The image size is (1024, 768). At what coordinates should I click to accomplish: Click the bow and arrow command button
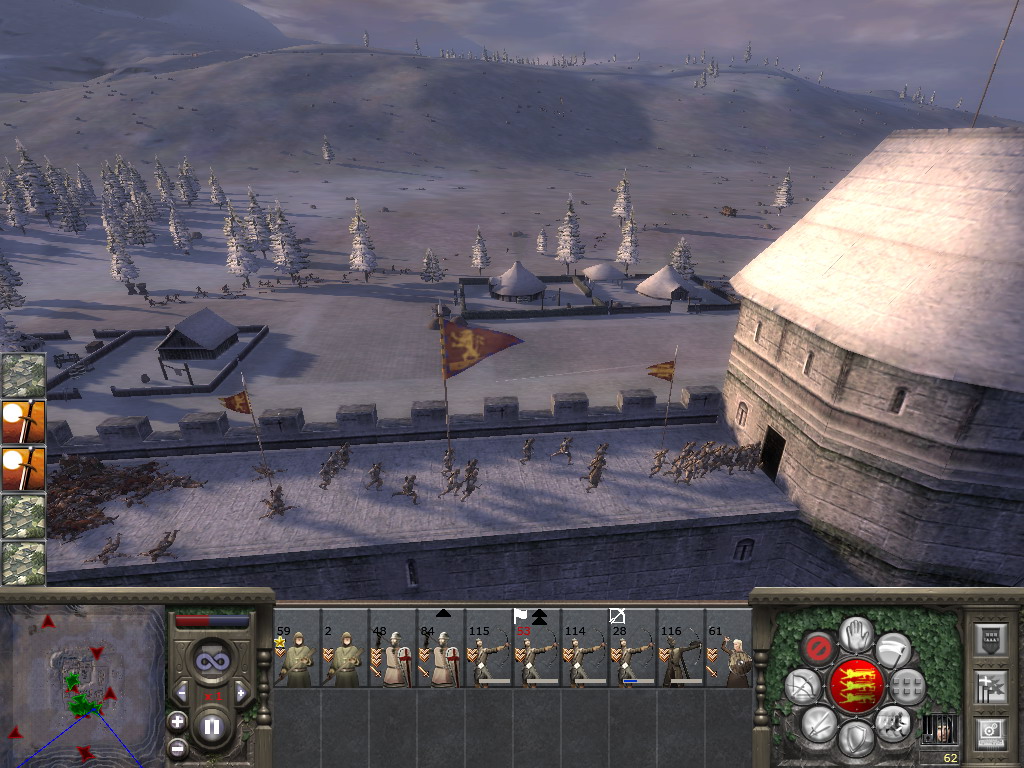802,686
